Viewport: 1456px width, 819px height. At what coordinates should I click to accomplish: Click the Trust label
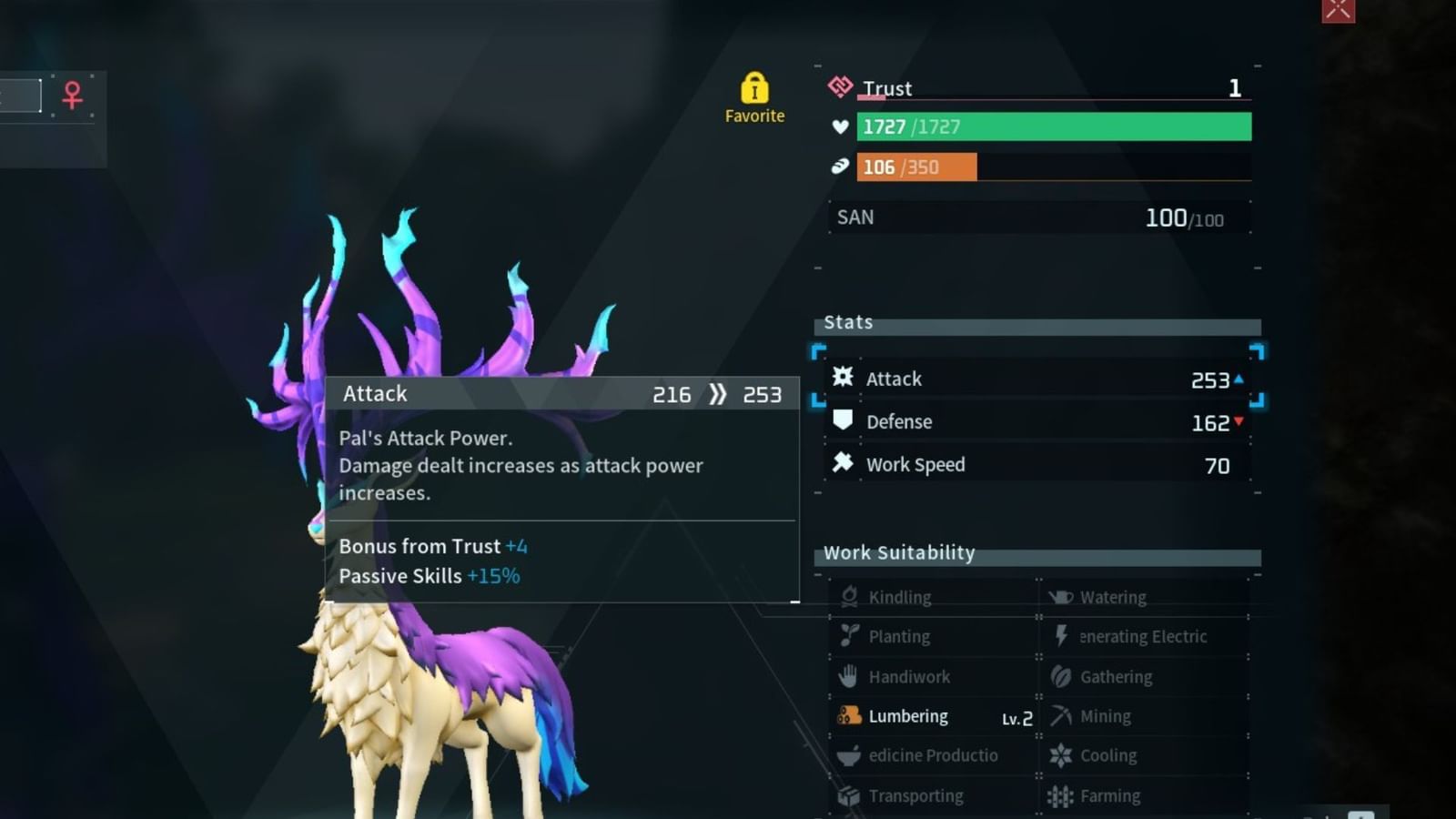click(x=888, y=88)
